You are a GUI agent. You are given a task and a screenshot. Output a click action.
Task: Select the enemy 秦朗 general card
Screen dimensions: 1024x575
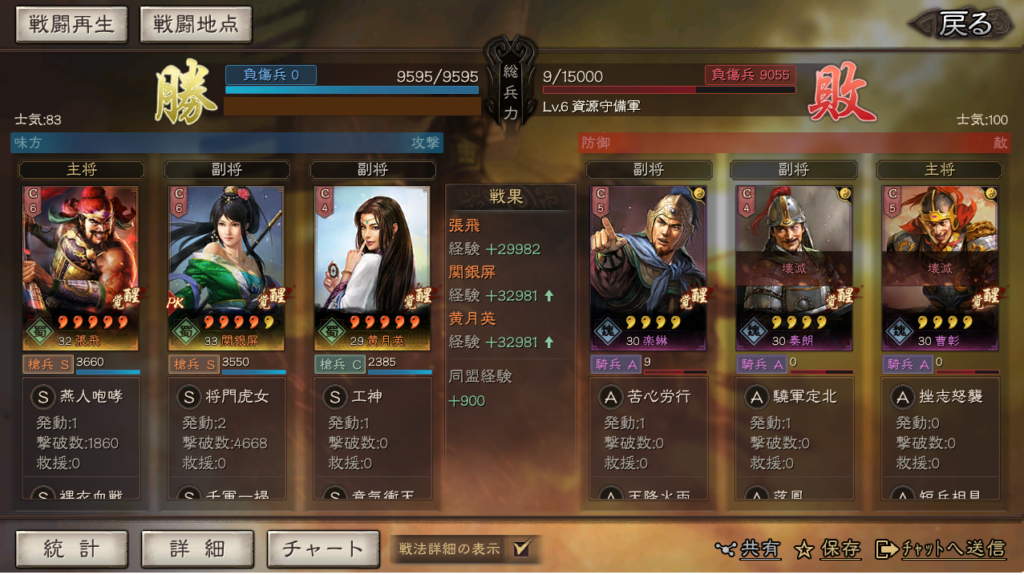pyautogui.click(x=794, y=268)
